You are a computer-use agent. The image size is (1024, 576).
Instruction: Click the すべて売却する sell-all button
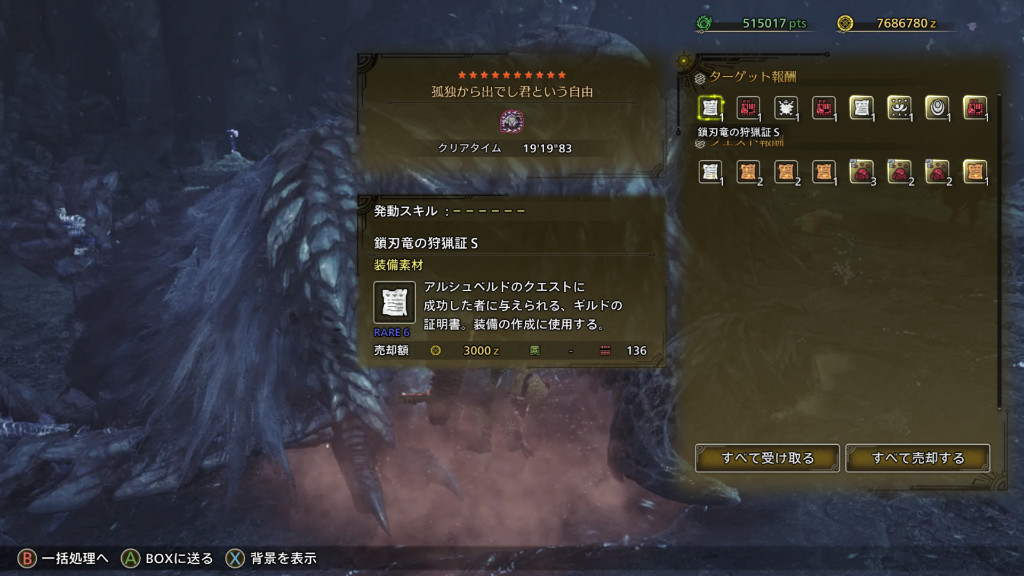917,458
